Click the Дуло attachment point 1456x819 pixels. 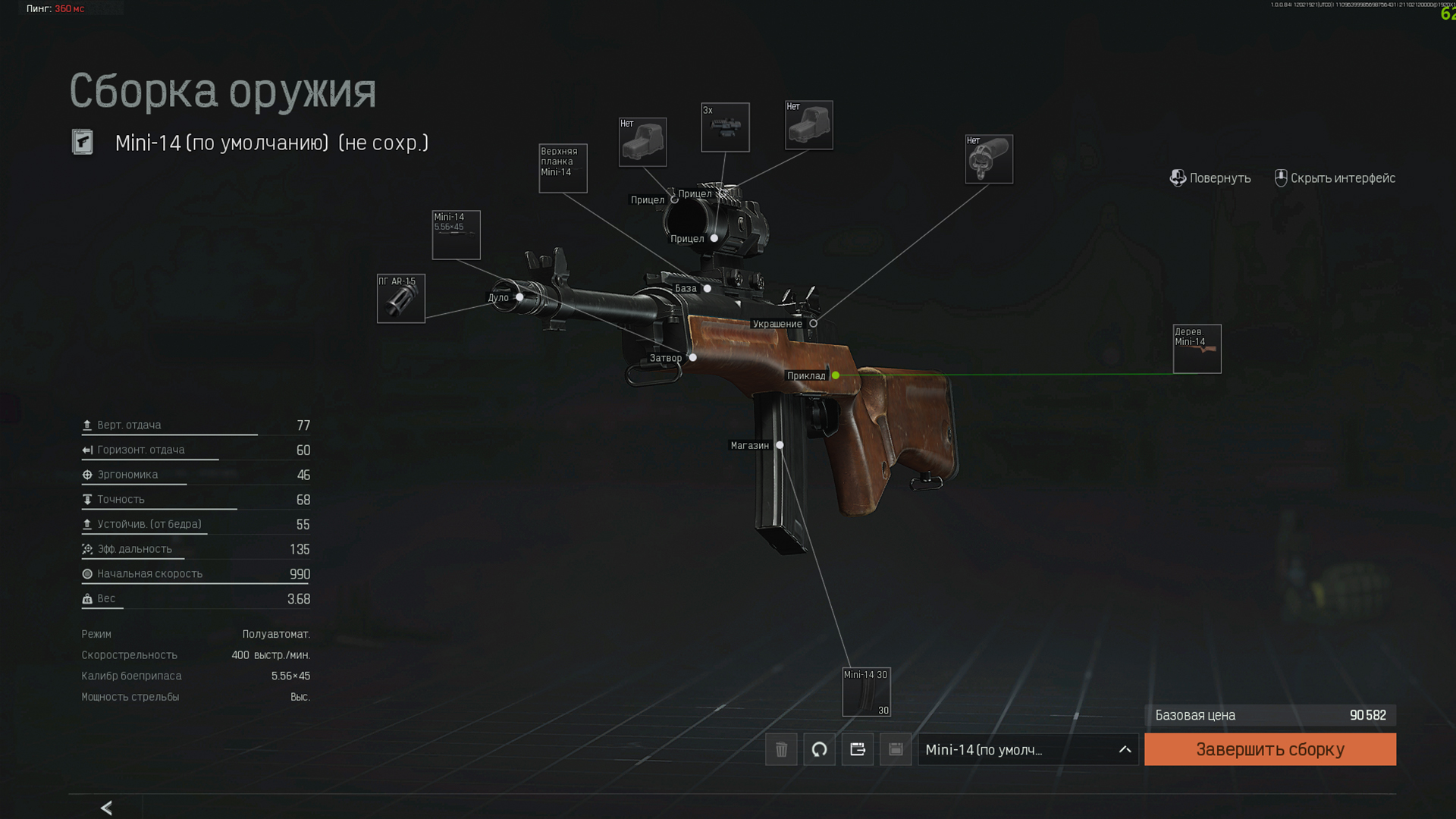519,297
